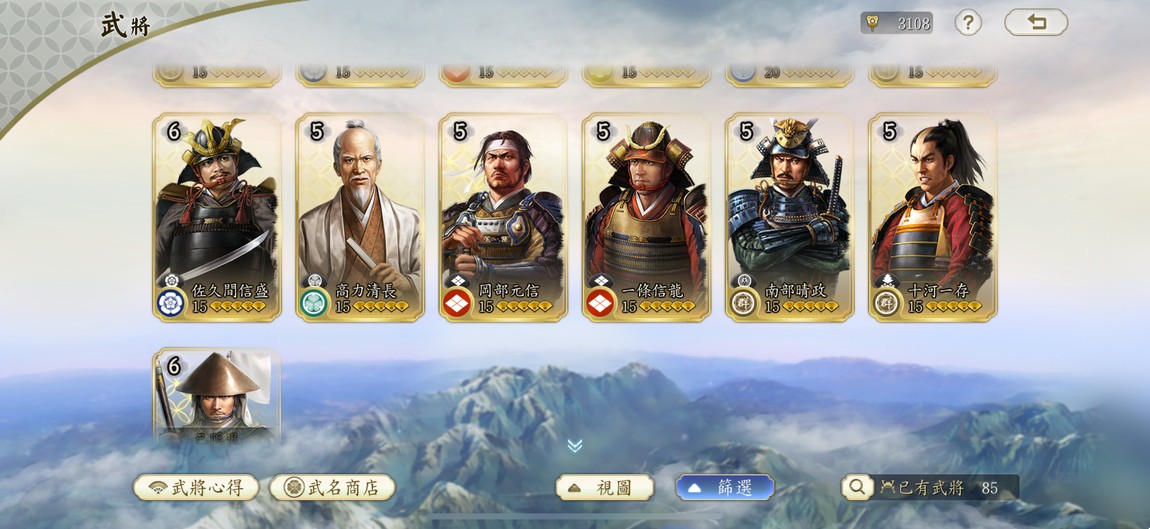This screenshot has height=529, width=1150.
Task: Click the 視圖 view button
Action: click(605, 487)
